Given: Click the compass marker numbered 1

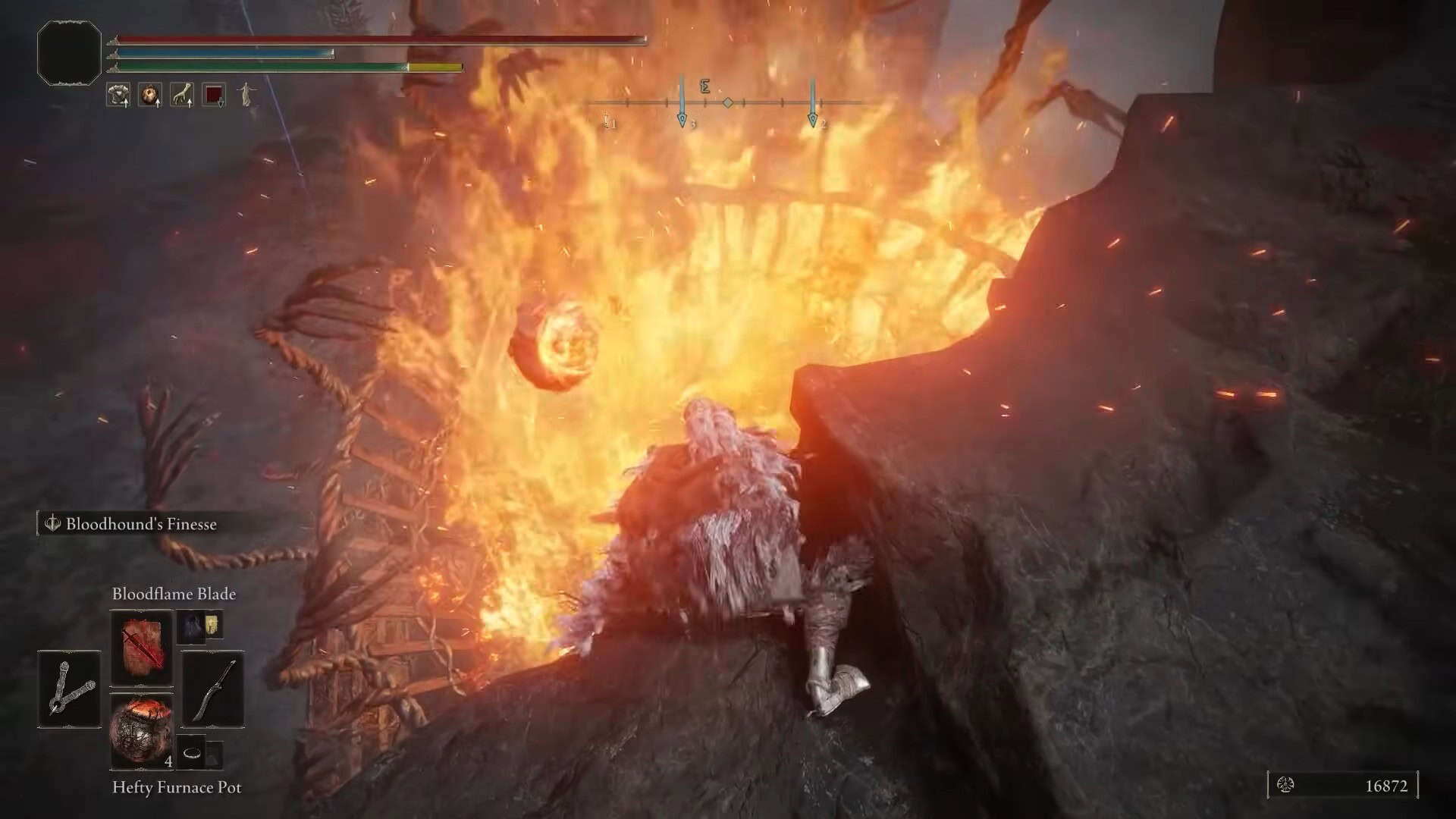Looking at the screenshot, I should click(x=608, y=121).
